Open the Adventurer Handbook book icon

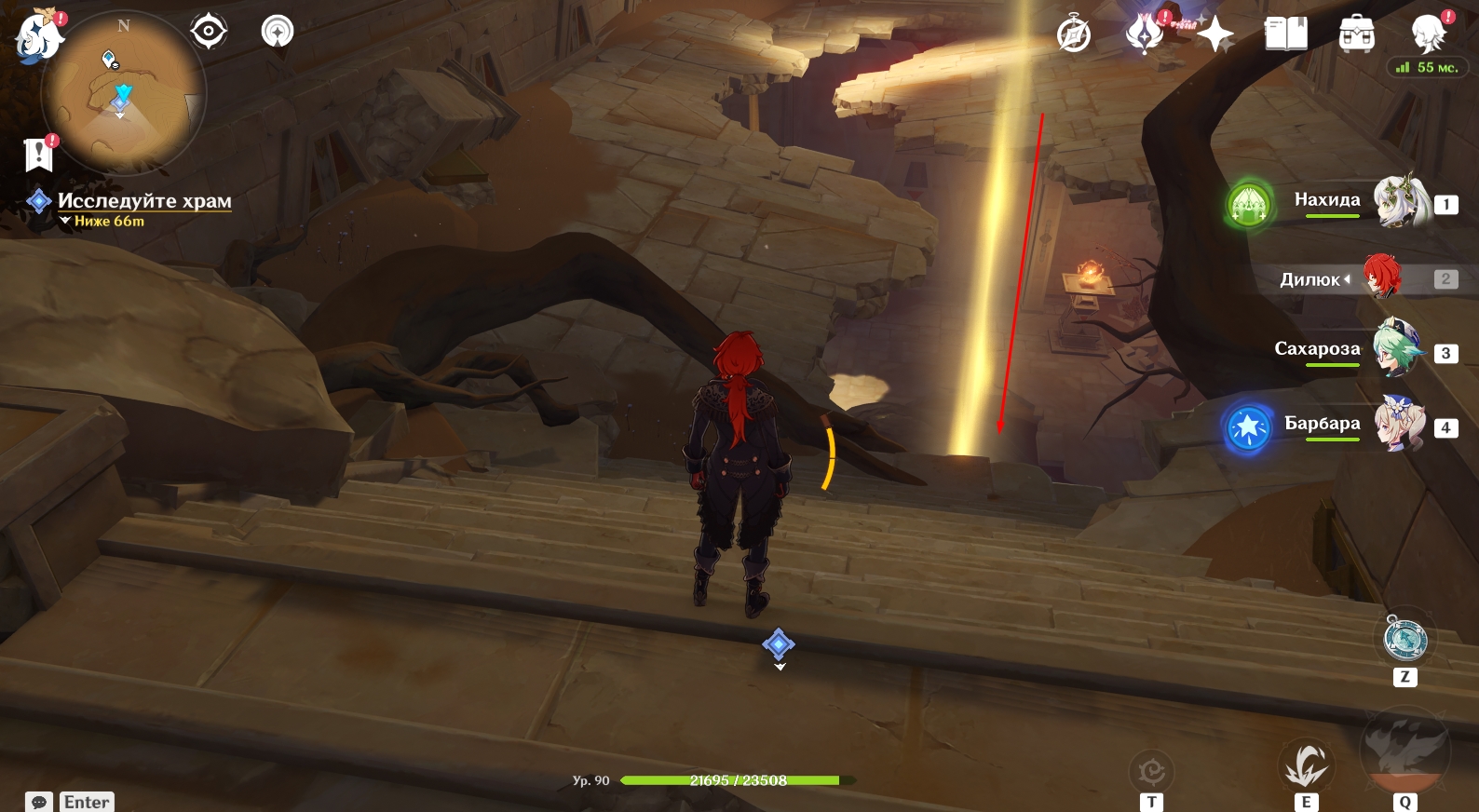point(1285,34)
